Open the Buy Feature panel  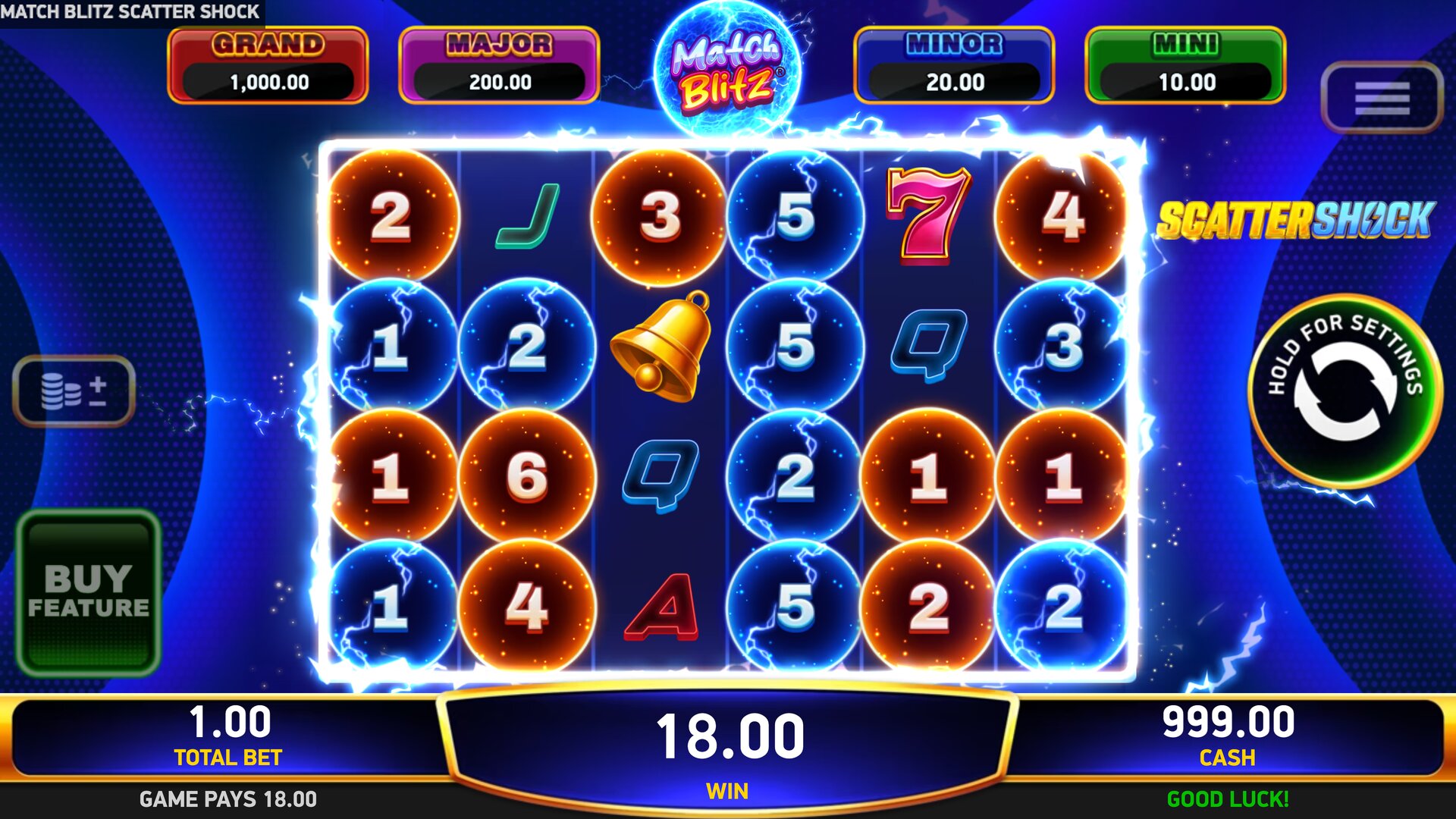click(89, 593)
